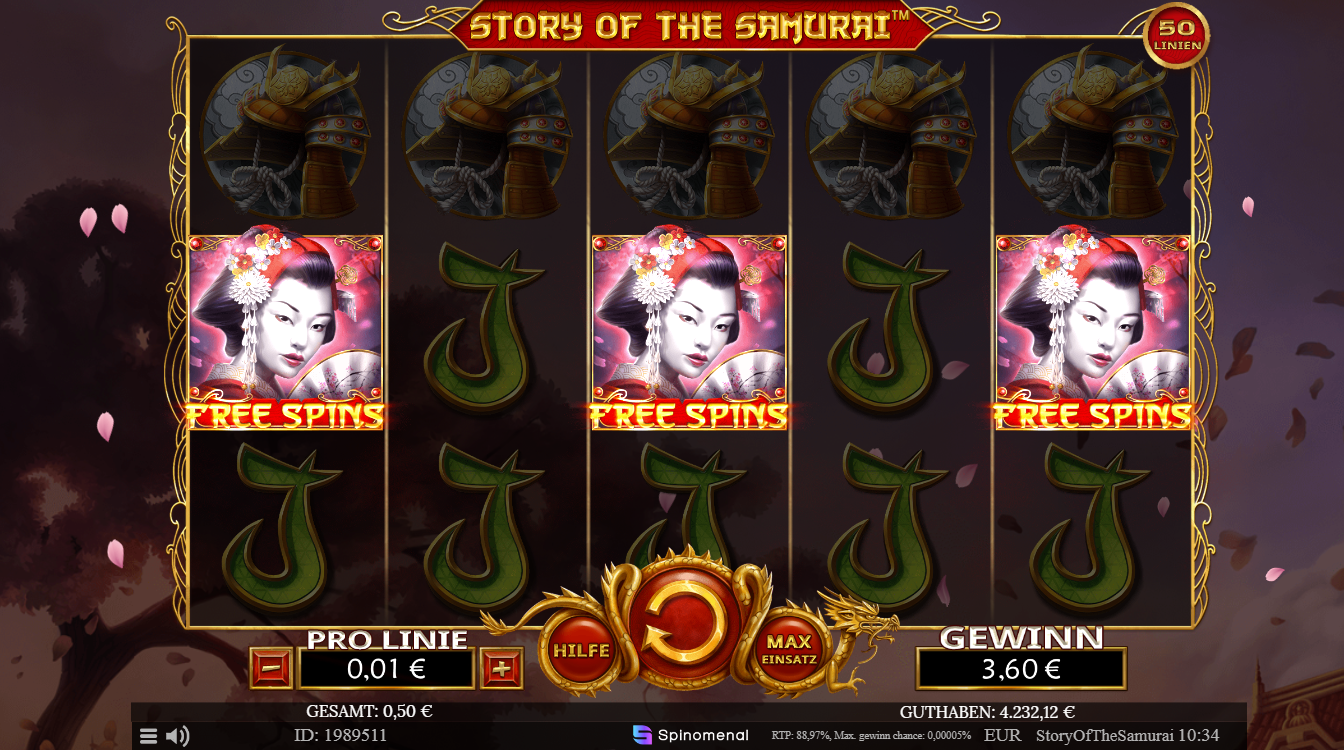1344x750 pixels.
Task: Click the geisha Free Spins symbol on fifth reel
Action: point(1090,325)
